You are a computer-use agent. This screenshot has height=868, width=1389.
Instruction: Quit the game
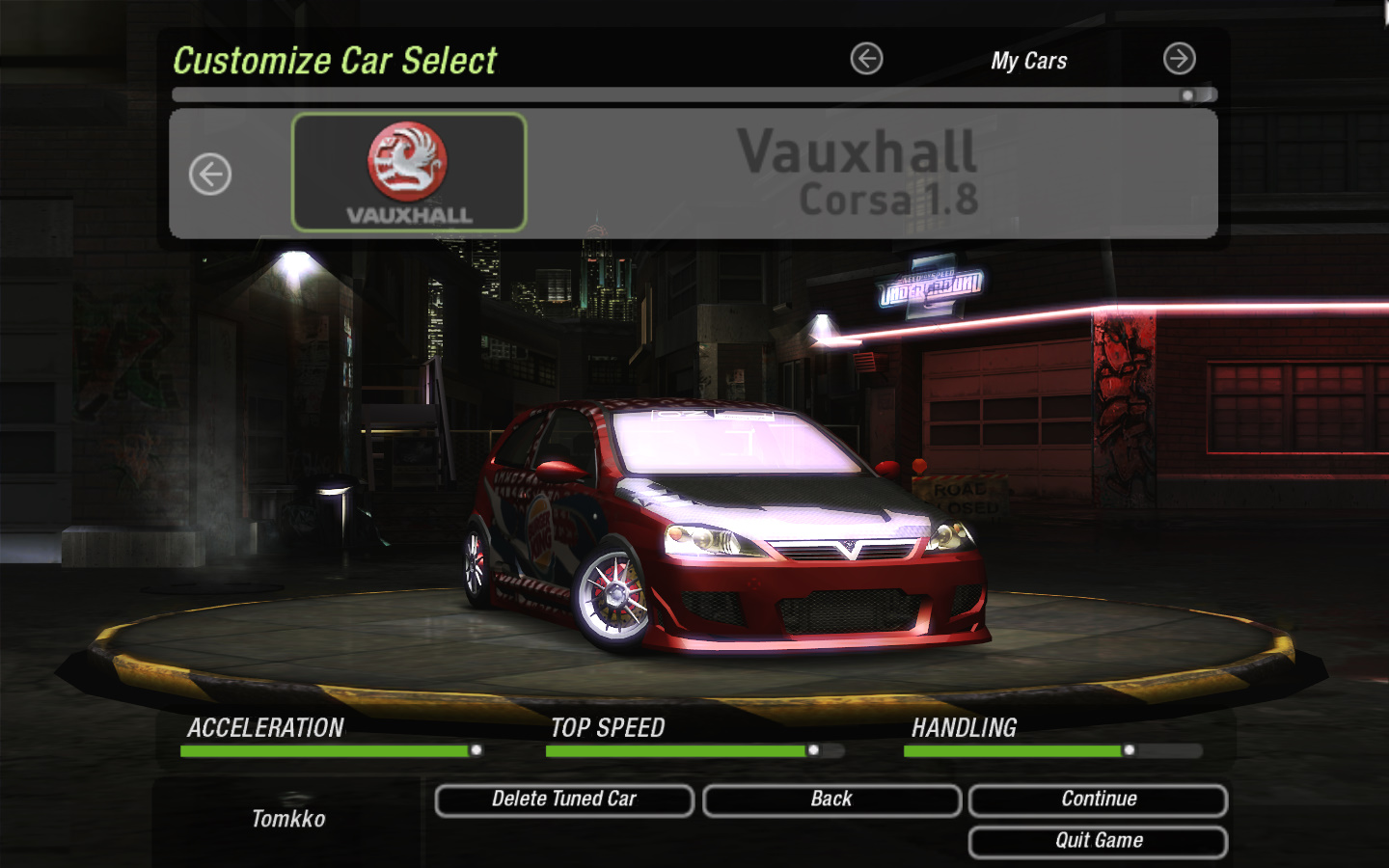pos(1098,841)
